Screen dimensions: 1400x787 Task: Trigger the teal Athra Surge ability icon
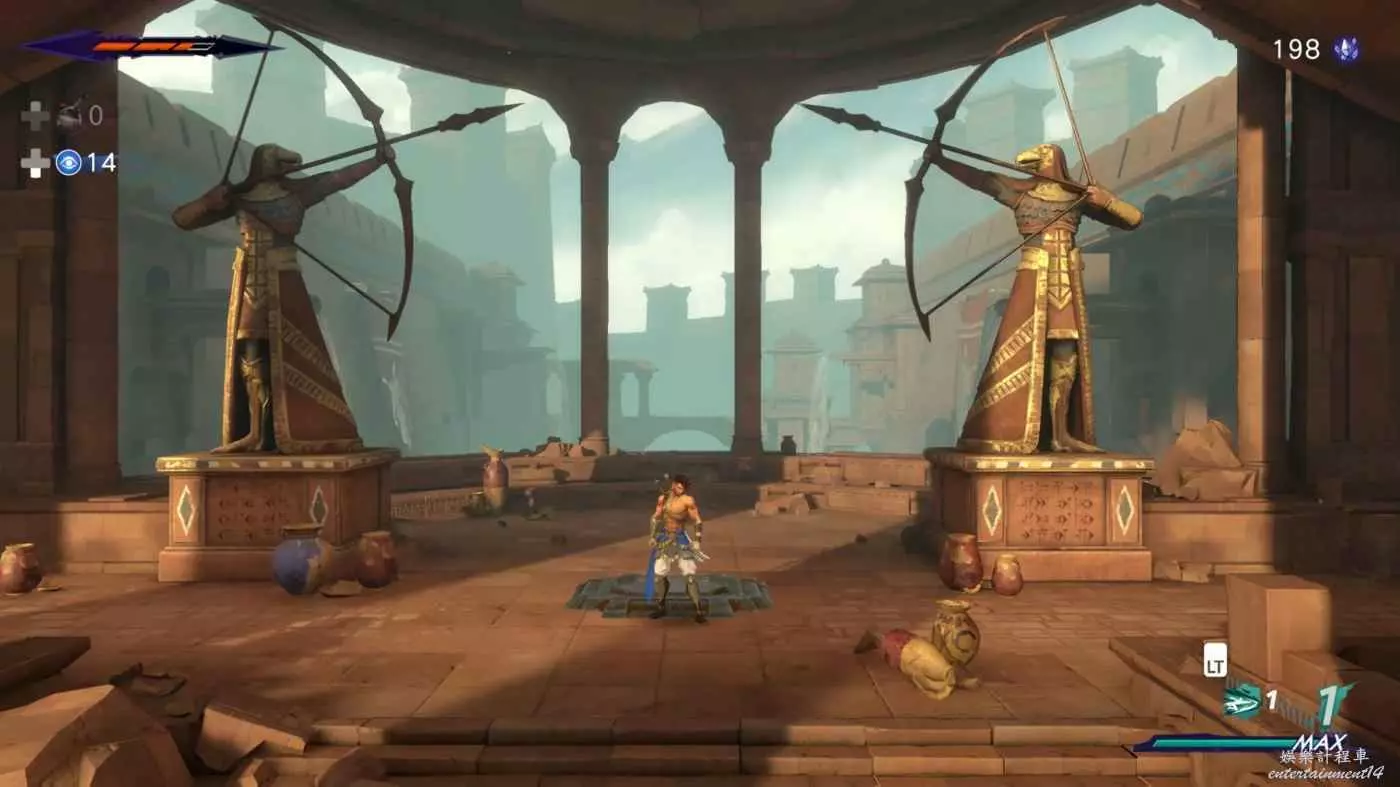pos(1241,702)
